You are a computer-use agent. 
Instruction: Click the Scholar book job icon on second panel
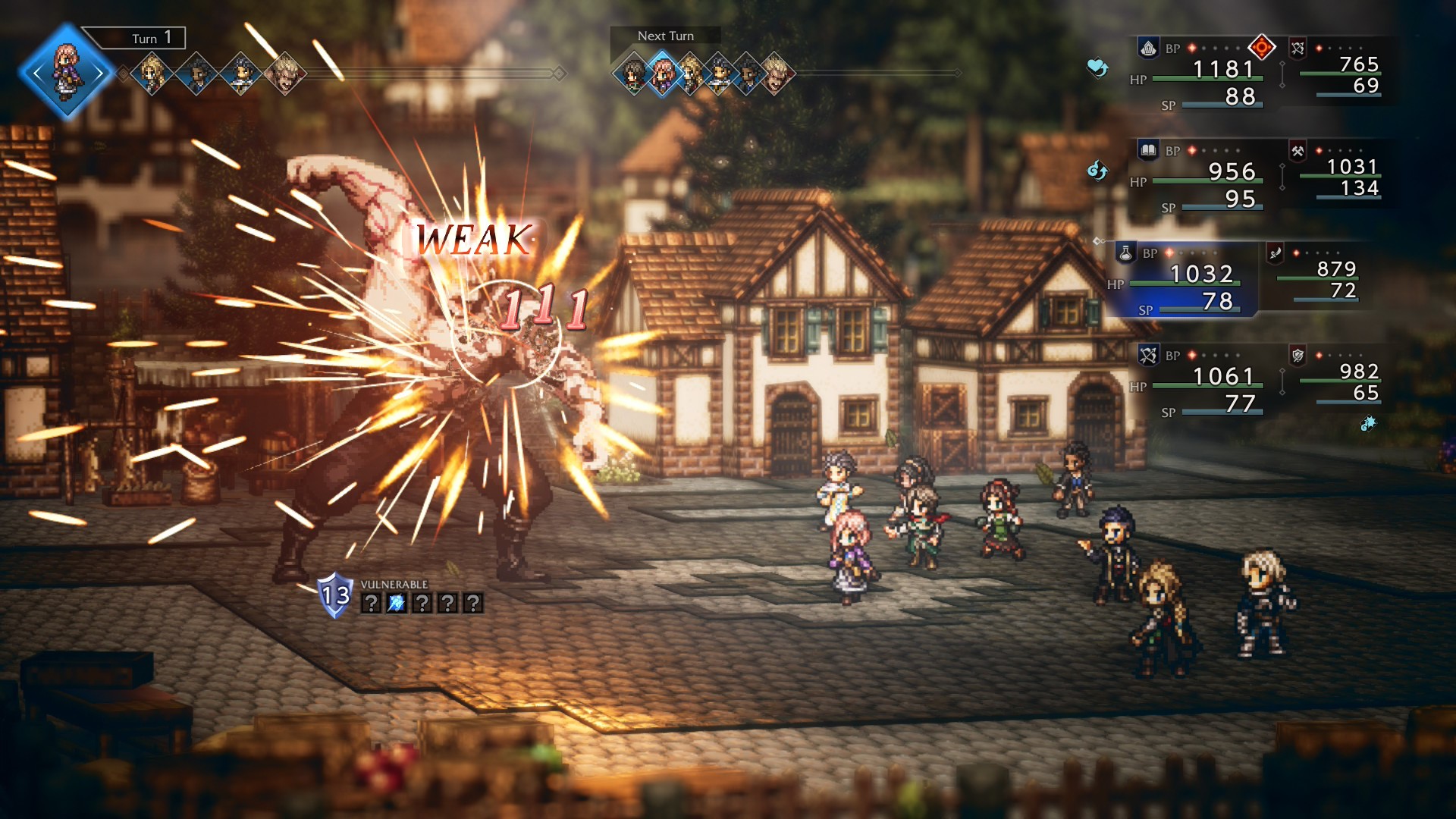1148,149
